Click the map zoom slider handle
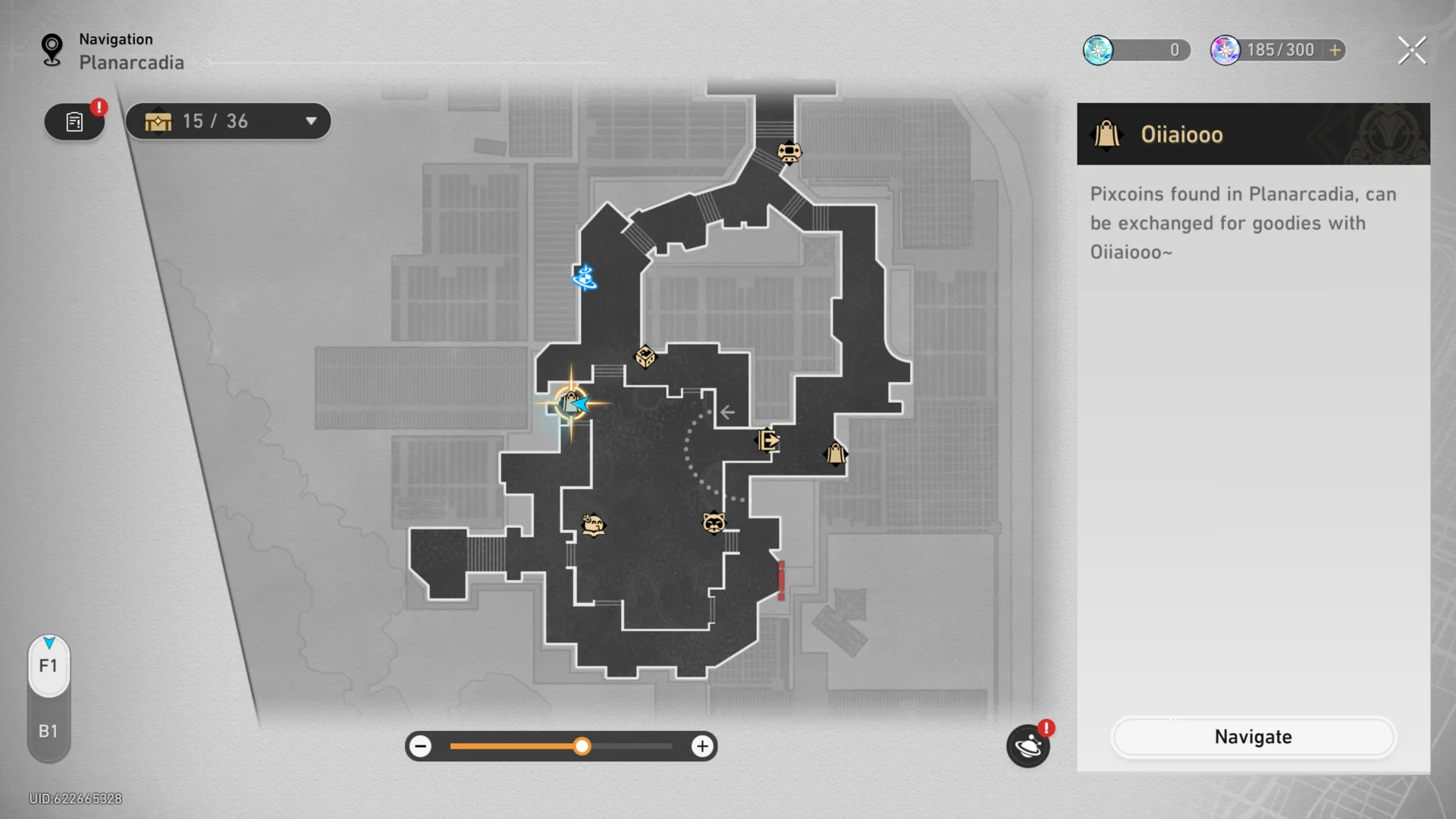 tap(582, 746)
